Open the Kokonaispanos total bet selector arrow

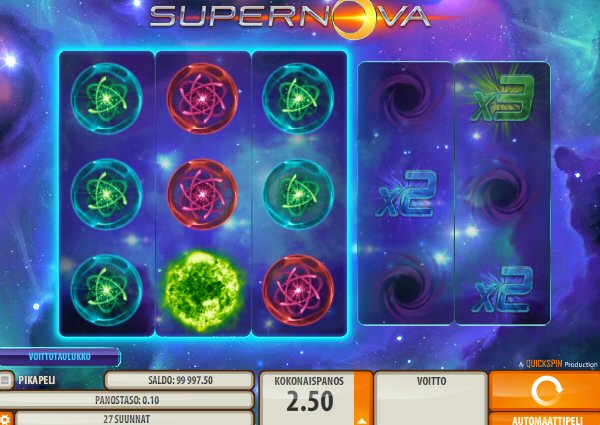360,415
